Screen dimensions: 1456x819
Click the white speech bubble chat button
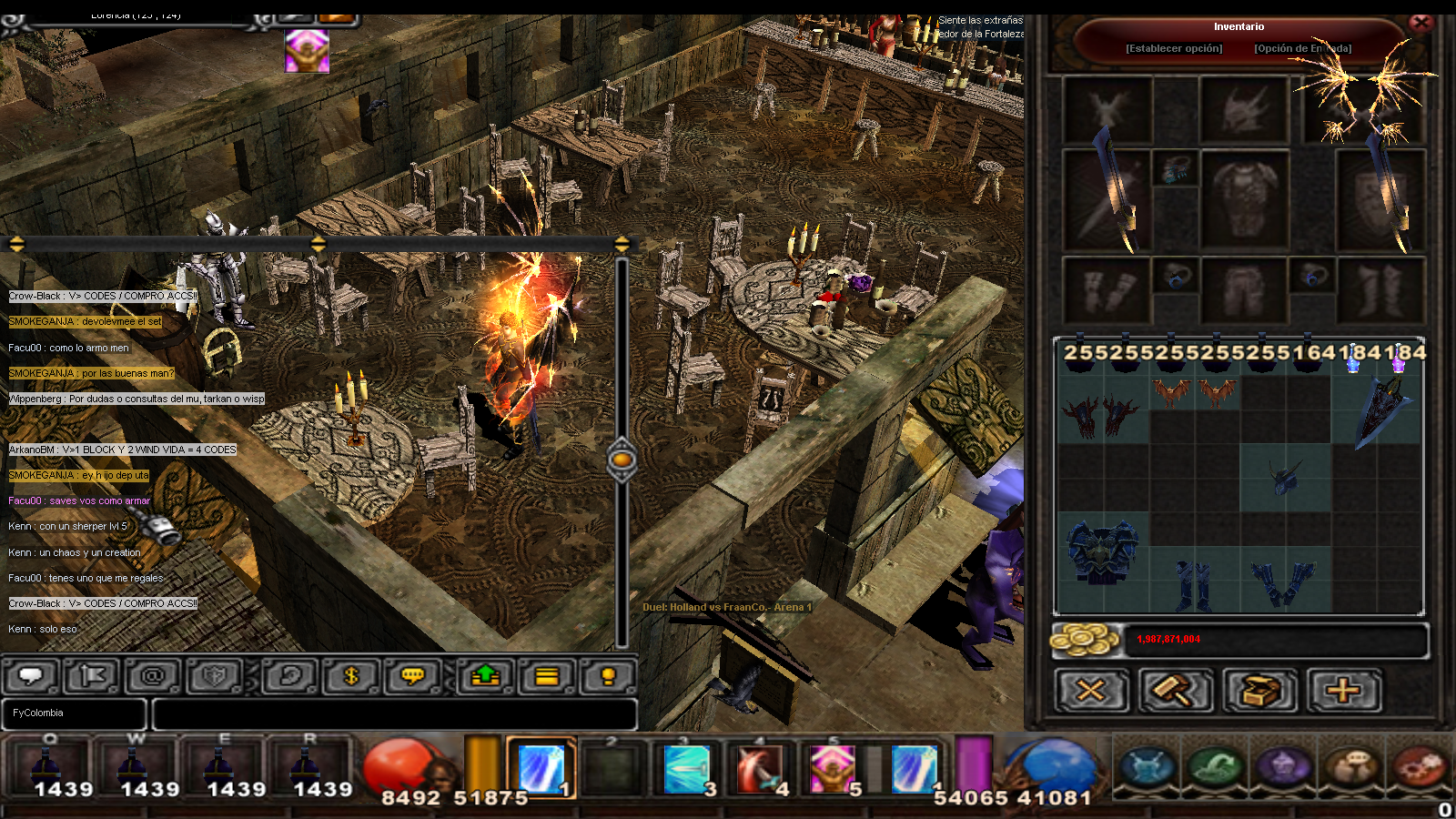coord(31,676)
